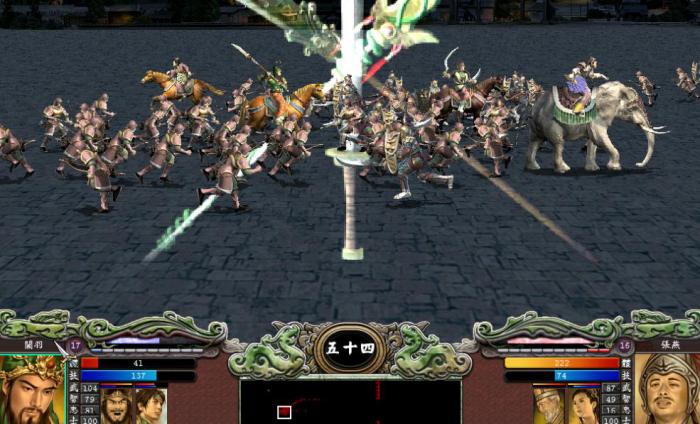Image resolution: width=700 pixels, height=424 pixels.
Task: Select Zhang Yan's large general portrait
Action: coord(668,390)
